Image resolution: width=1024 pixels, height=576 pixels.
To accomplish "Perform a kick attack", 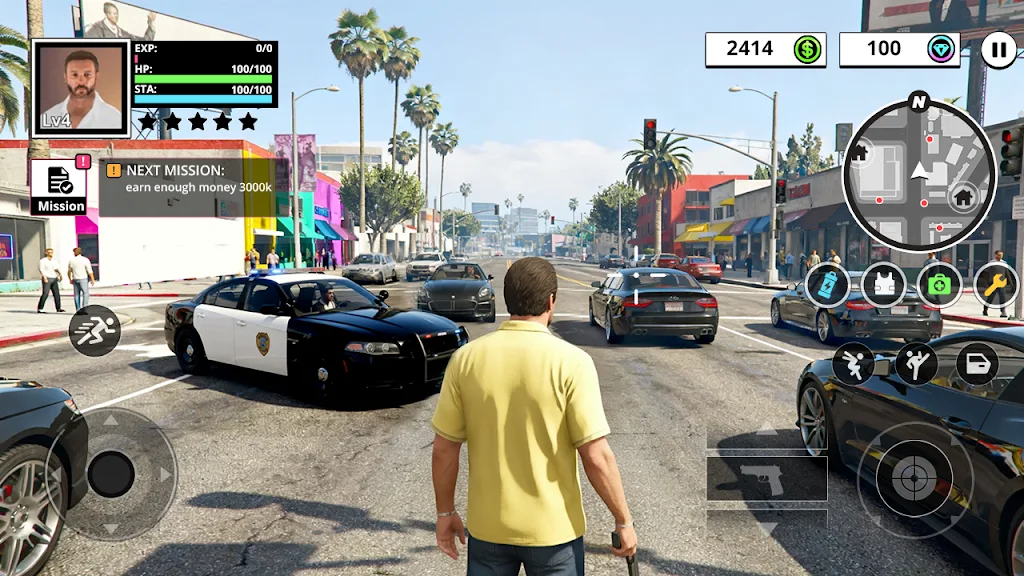I will [x=916, y=364].
